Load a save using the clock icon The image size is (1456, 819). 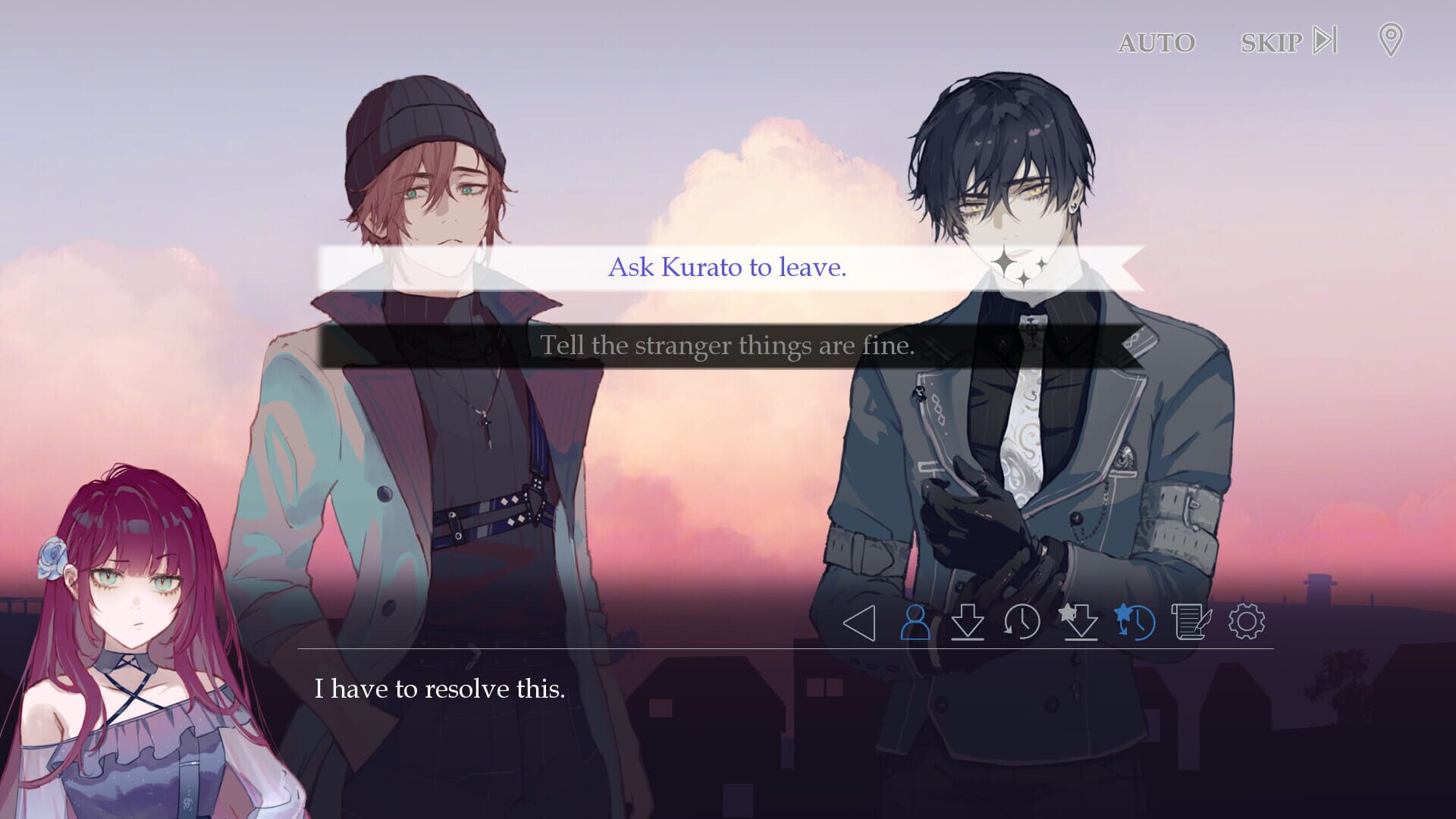pyautogui.click(x=1021, y=622)
